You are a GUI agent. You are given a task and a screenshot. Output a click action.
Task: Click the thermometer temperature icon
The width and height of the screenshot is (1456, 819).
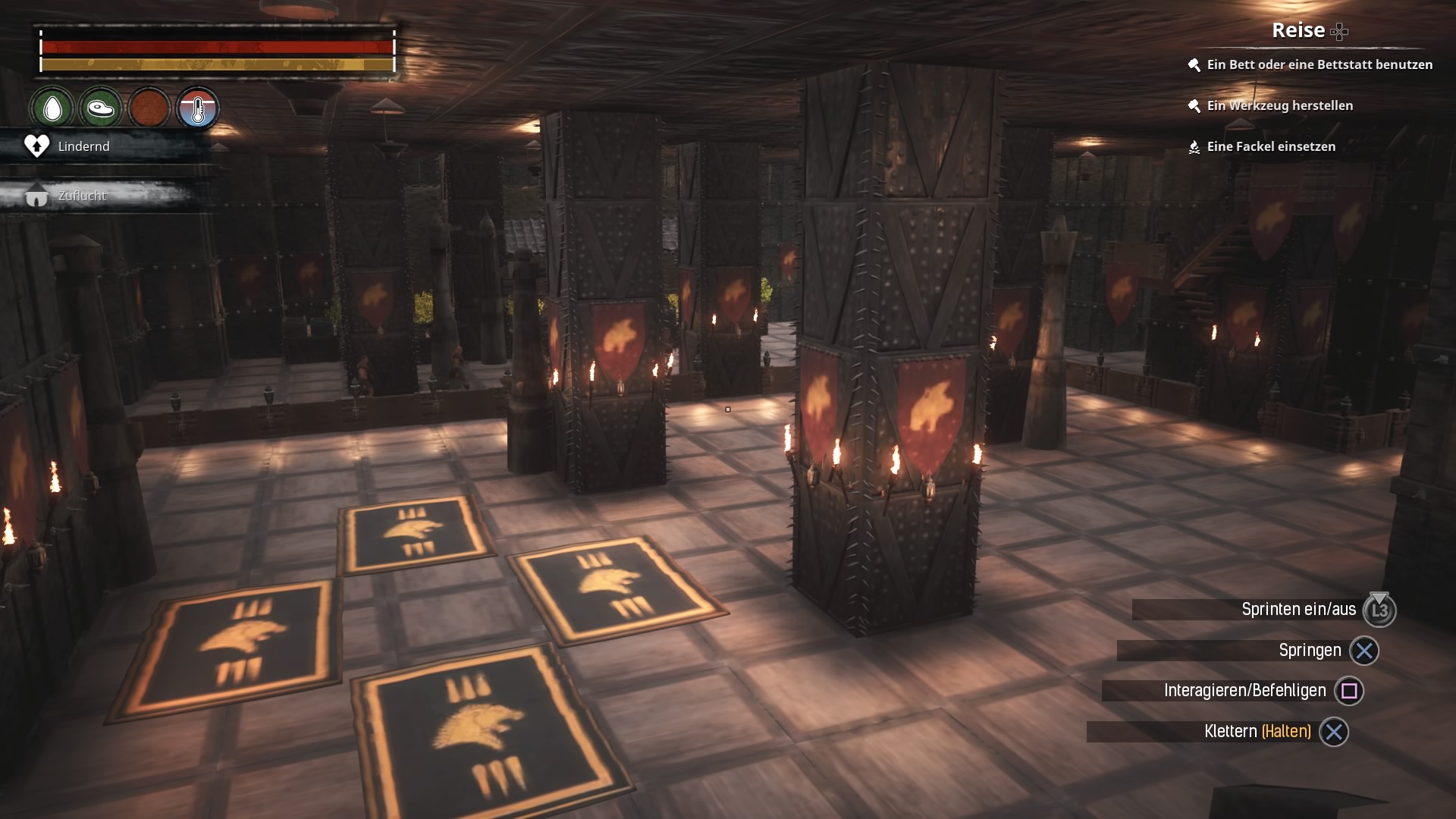point(198,109)
